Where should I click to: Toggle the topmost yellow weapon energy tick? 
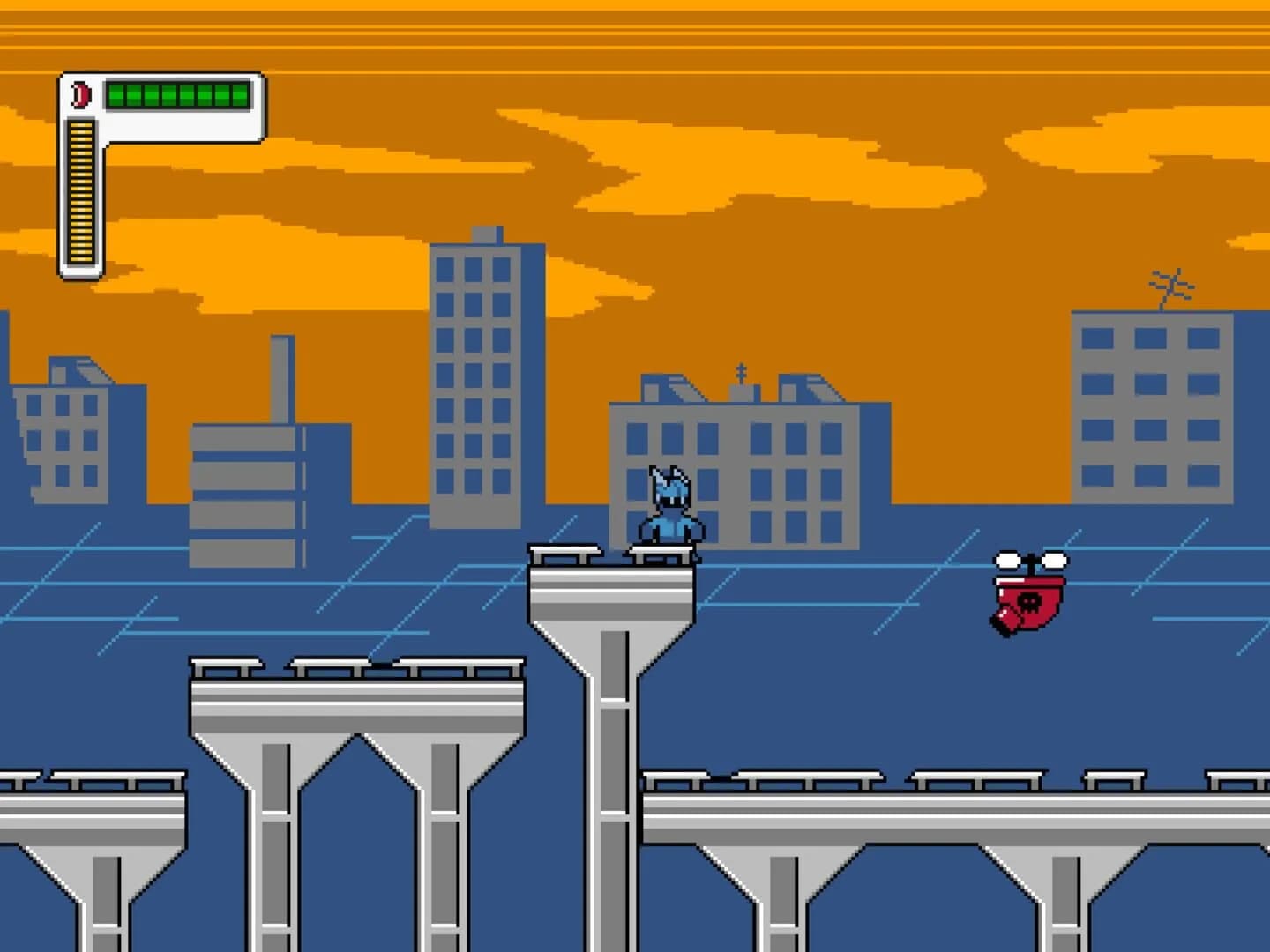point(79,126)
